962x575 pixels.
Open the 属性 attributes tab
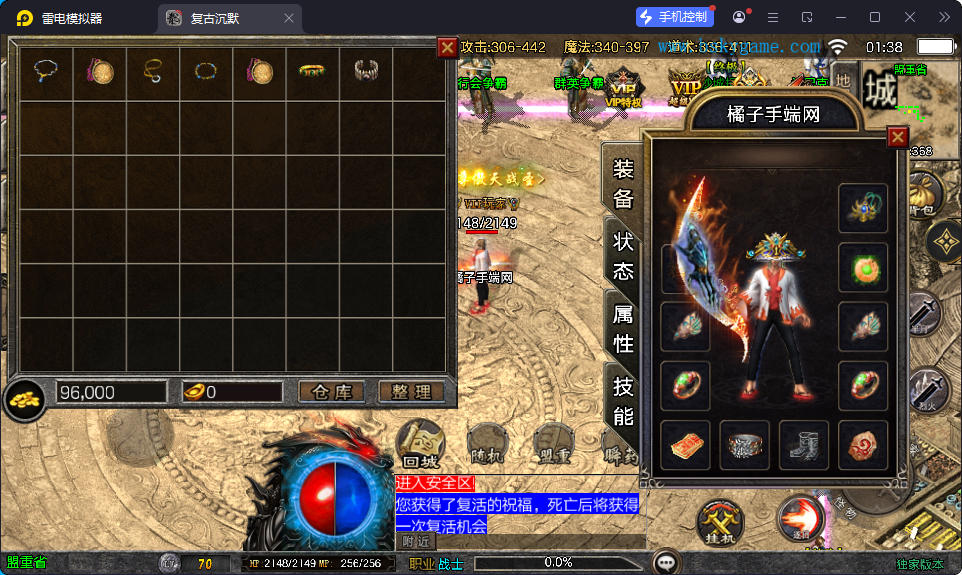[623, 328]
